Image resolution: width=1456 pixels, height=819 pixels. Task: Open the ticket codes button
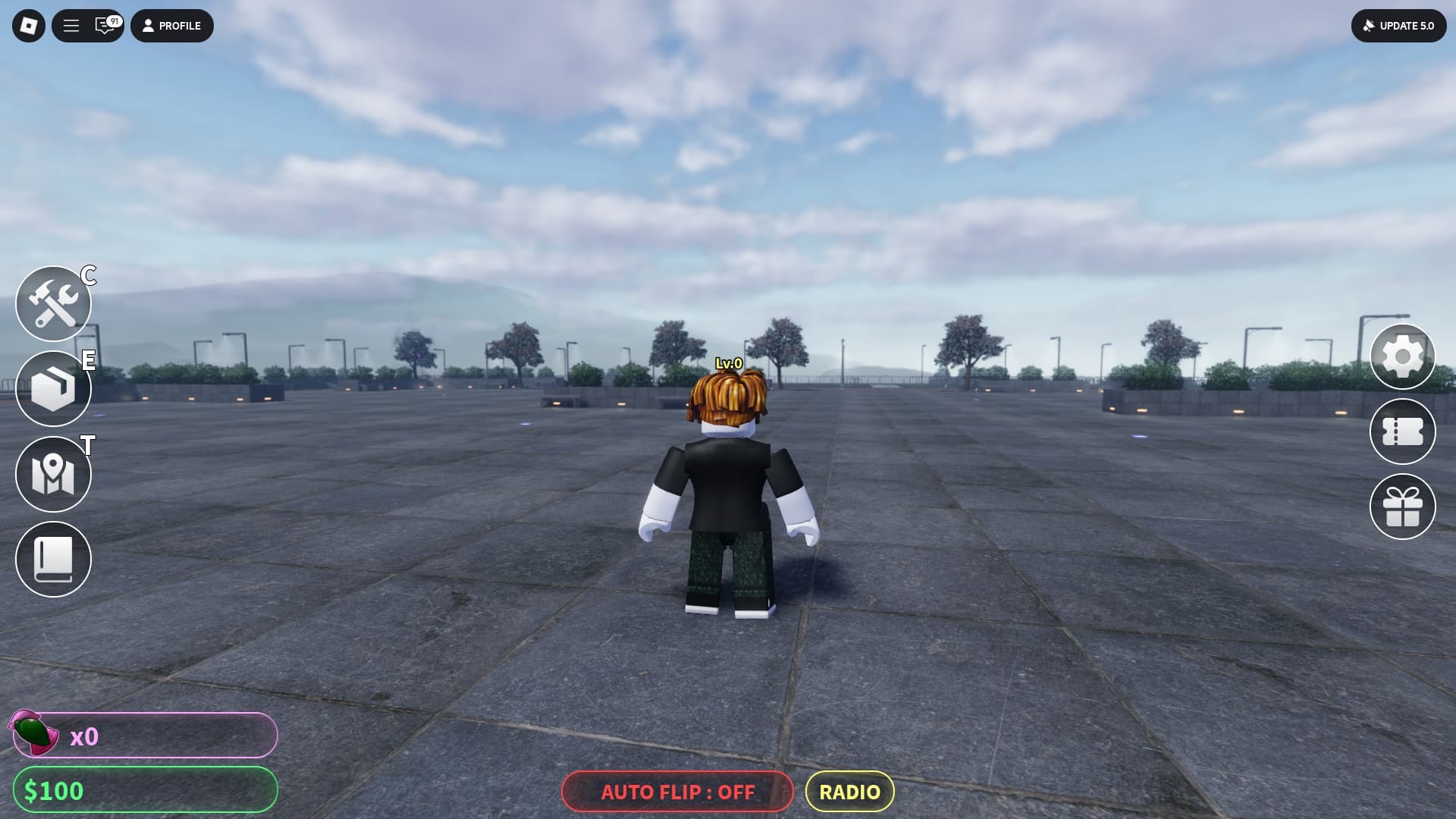(x=1402, y=431)
